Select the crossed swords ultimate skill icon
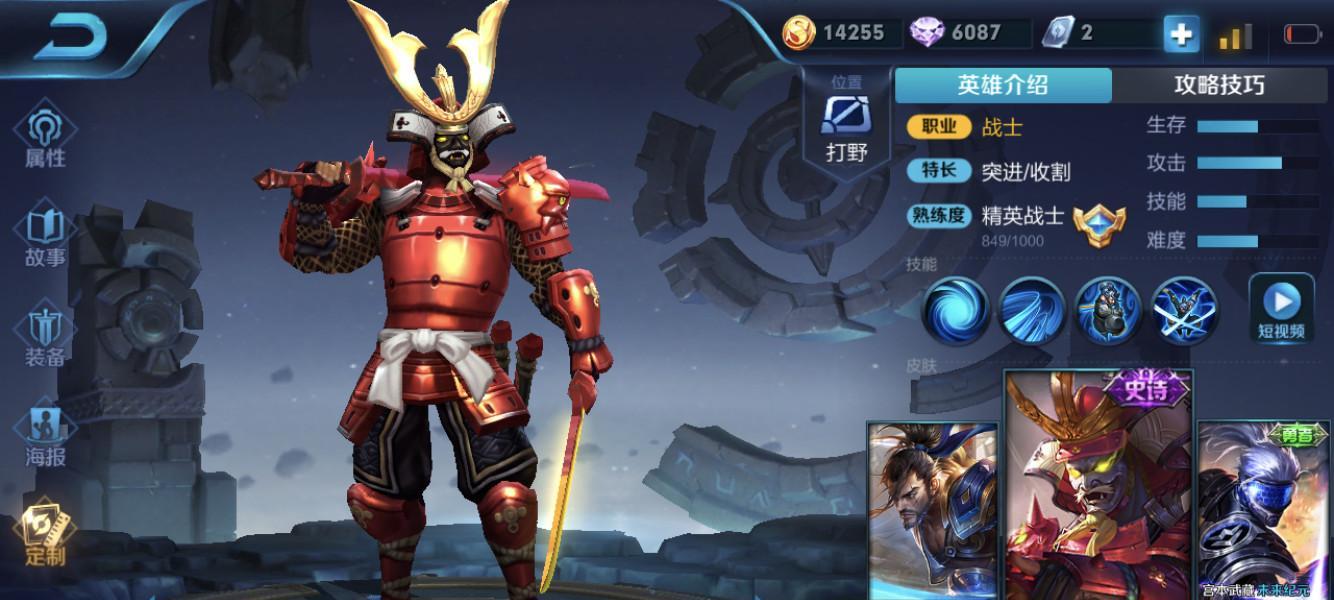The width and height of the screenshot is (1334, 600). tap(1185, 310)
